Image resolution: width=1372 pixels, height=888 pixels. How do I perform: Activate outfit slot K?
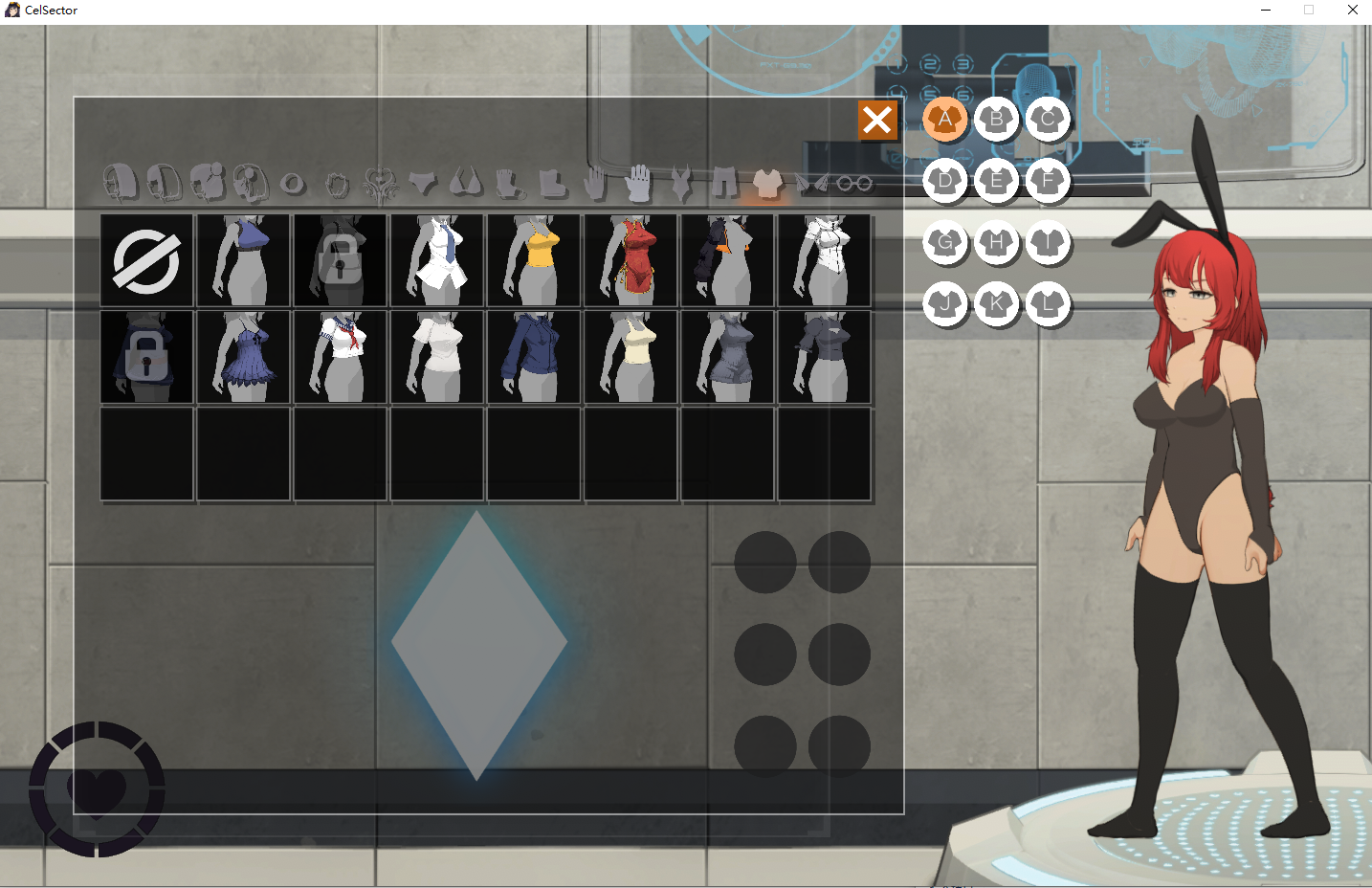pyautogui.click(x=997, y=305)
